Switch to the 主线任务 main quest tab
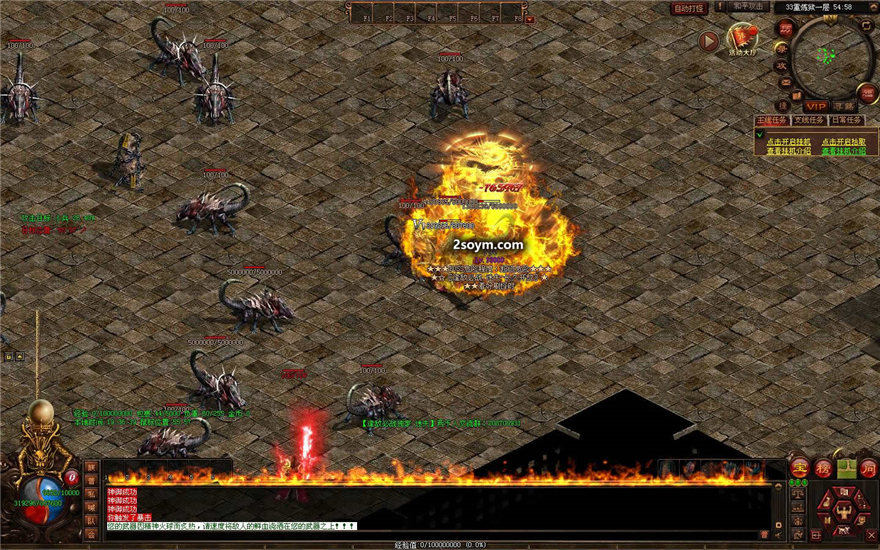 (x=769, y=120)
